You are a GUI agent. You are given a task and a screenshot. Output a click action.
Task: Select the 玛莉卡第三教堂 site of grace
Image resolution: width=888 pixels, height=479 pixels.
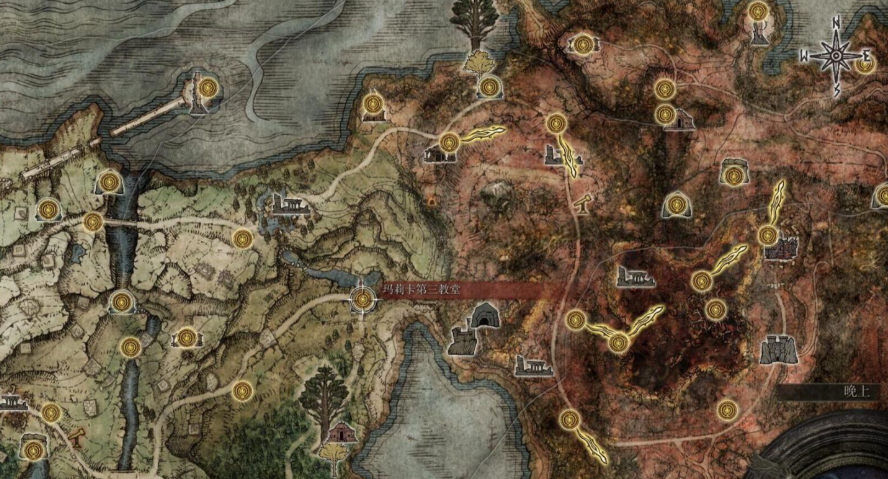pyautogui.click(x=362, y=298)
